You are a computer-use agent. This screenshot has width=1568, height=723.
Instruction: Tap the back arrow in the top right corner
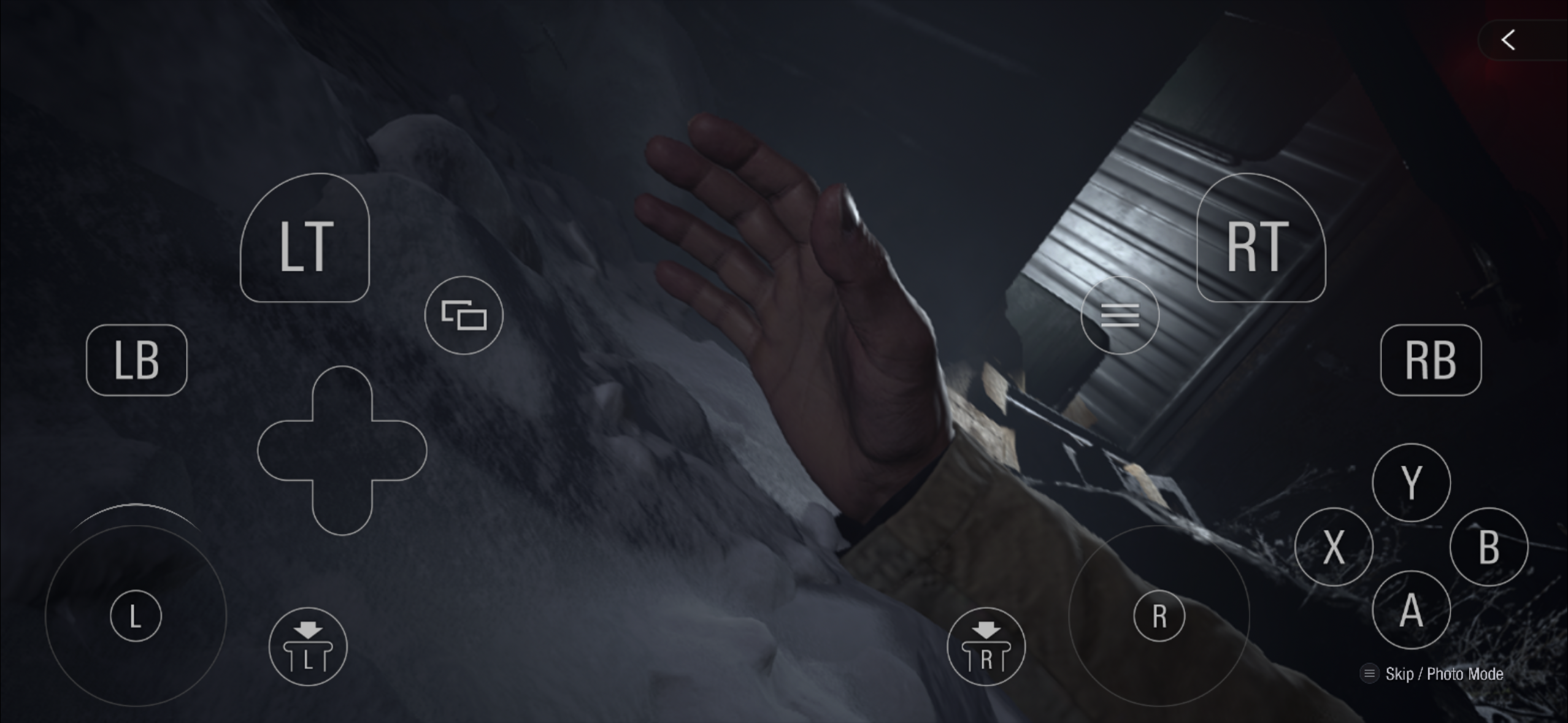1509,39
